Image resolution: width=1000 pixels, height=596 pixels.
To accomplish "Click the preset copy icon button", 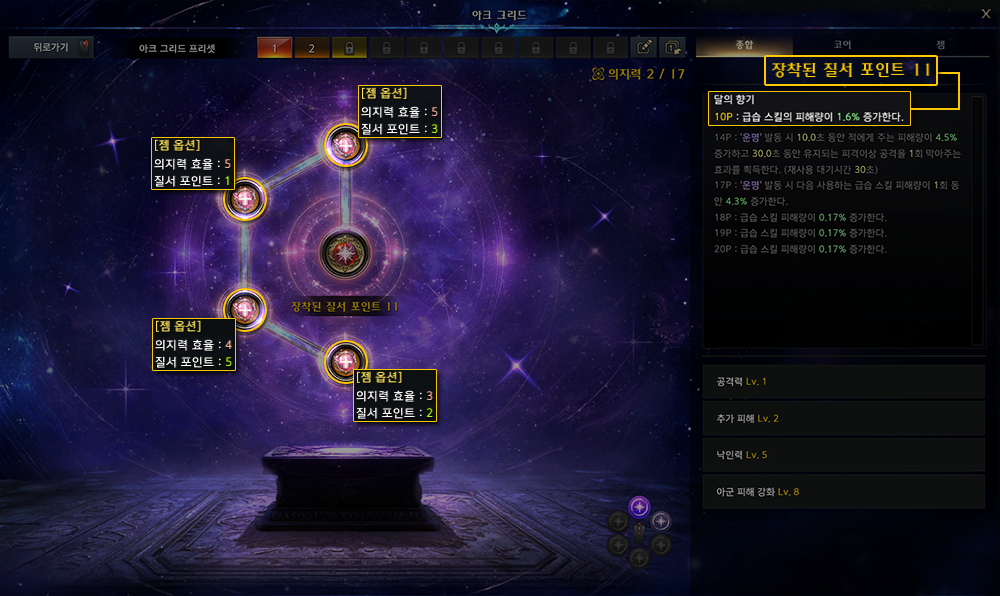I will [x=673, y=48].
